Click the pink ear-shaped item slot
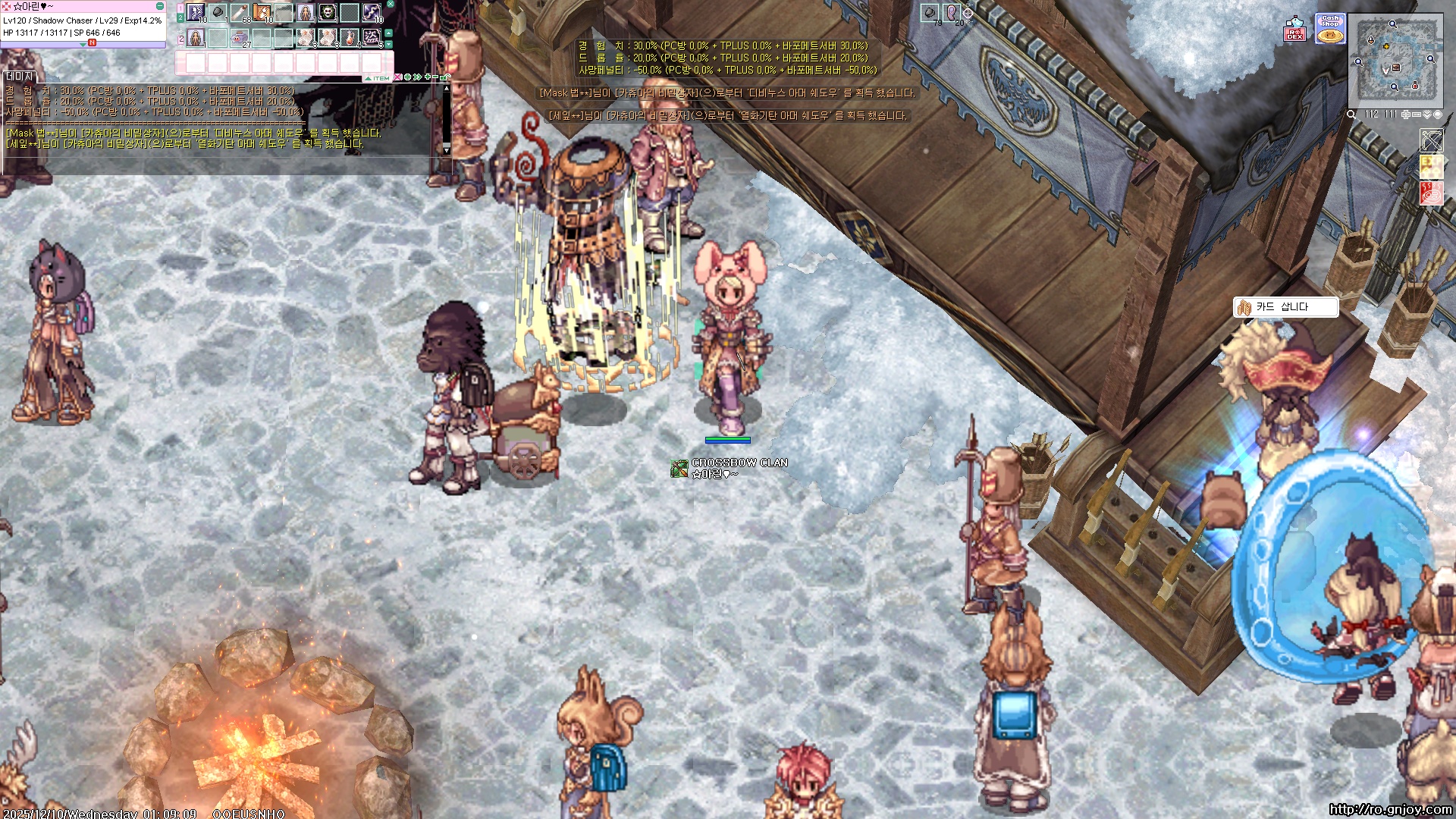Image resolution: width=1456 pixels, height=819 pixels. click(951, 12)
